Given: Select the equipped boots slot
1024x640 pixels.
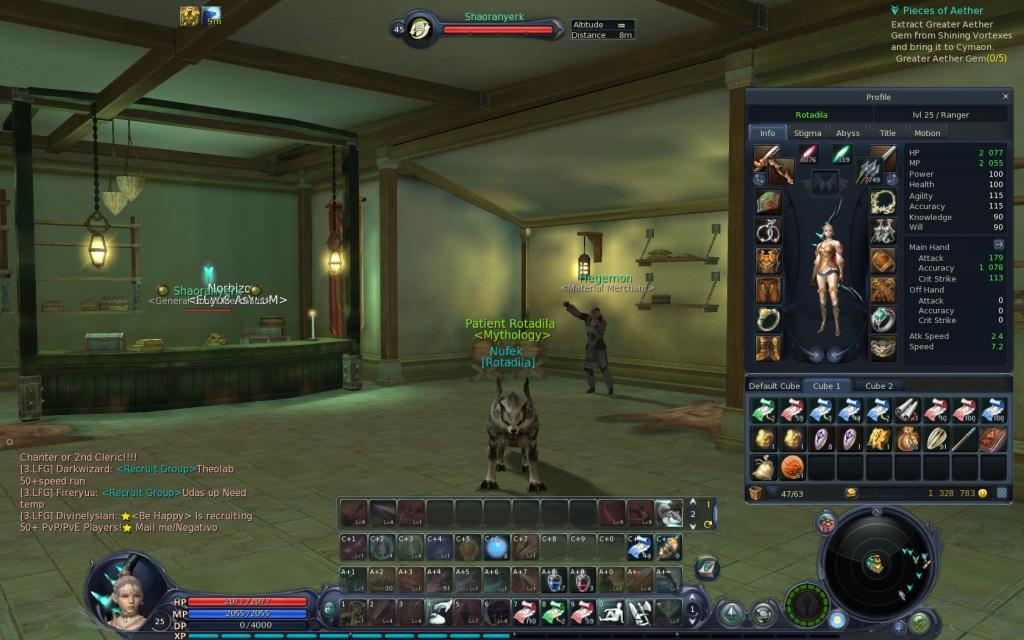Looking at the screenshot, I should 768,349.
